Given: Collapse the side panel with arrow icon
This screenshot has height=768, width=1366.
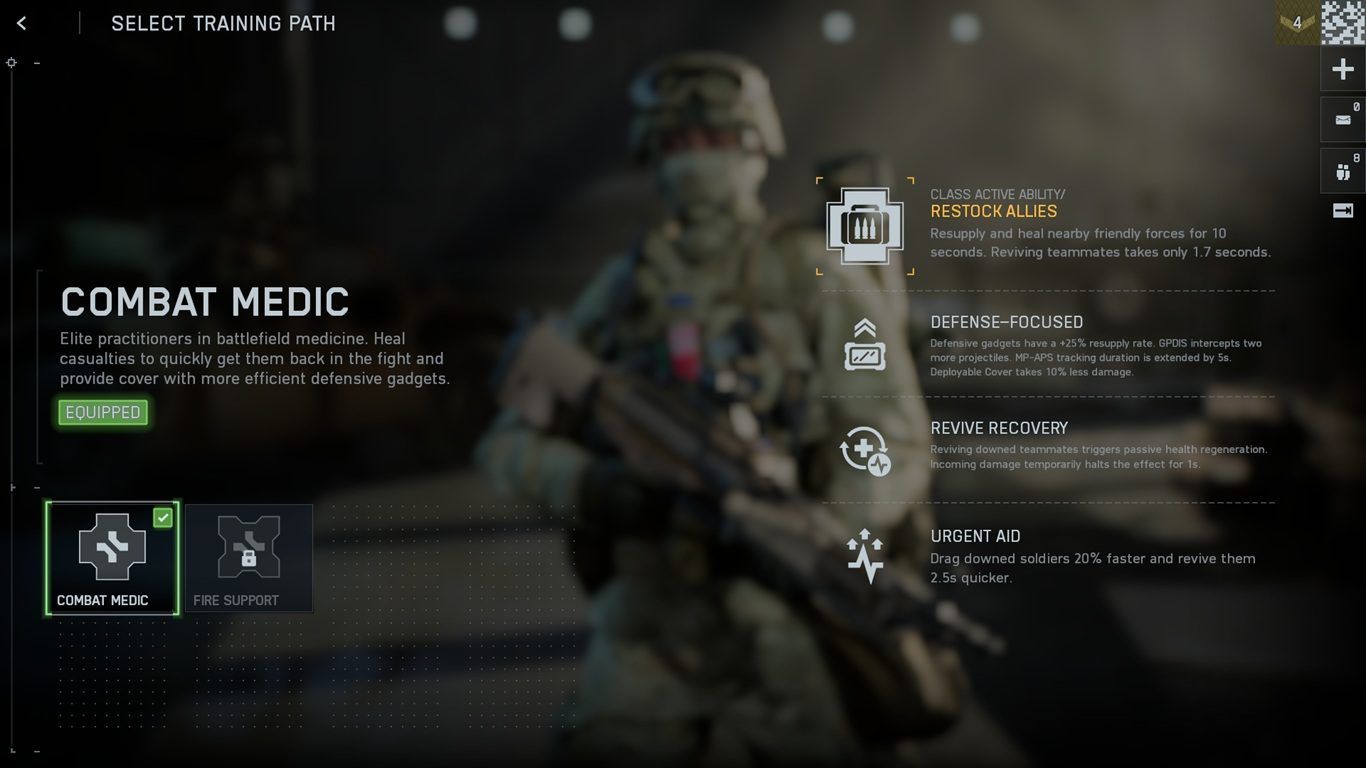Looking at the screenshot, I should 1343,210.
